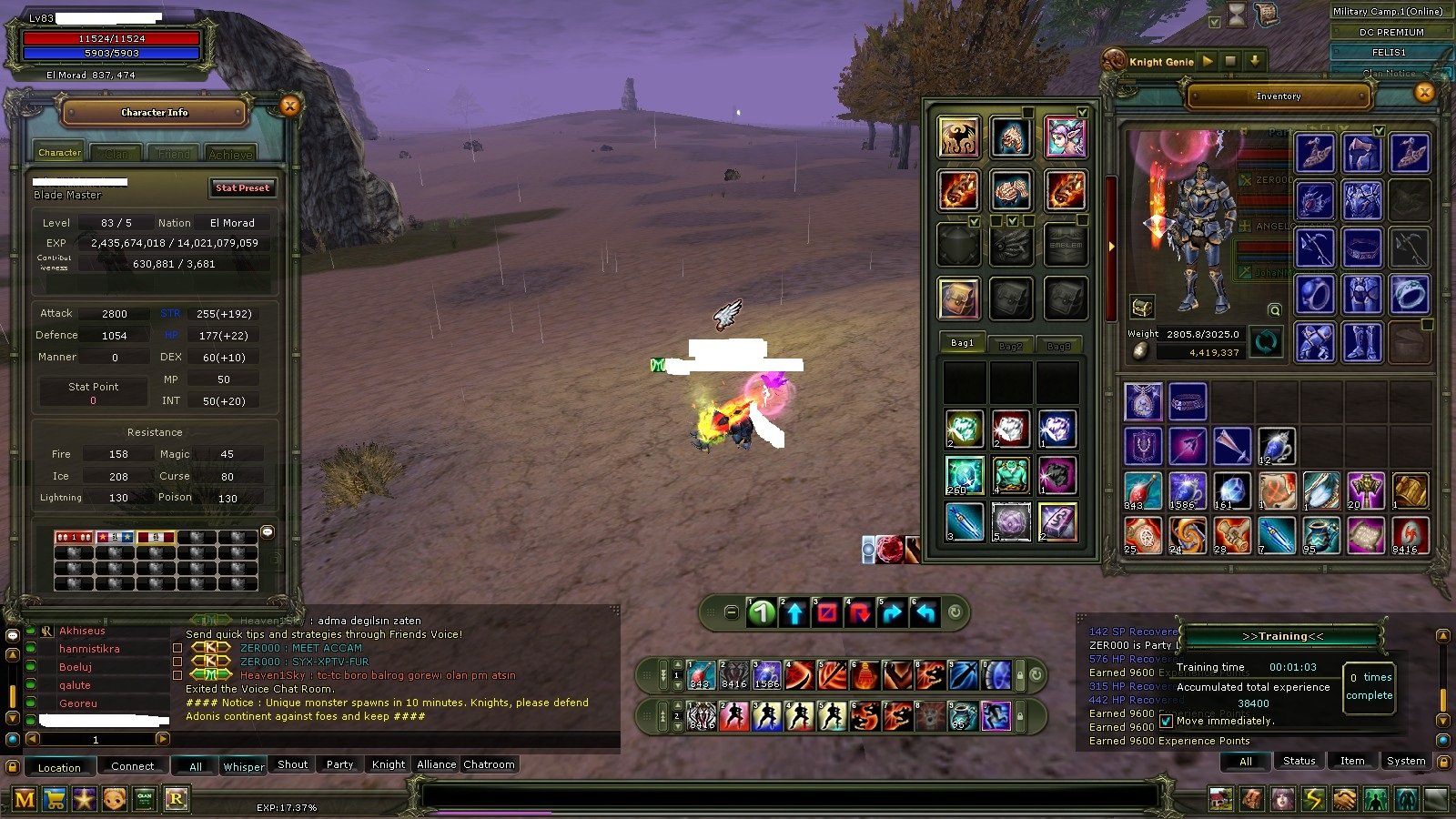Start the Knight Genie play button
The height and width of the screenshot is (819, 1456).
tap(1208, 61)
